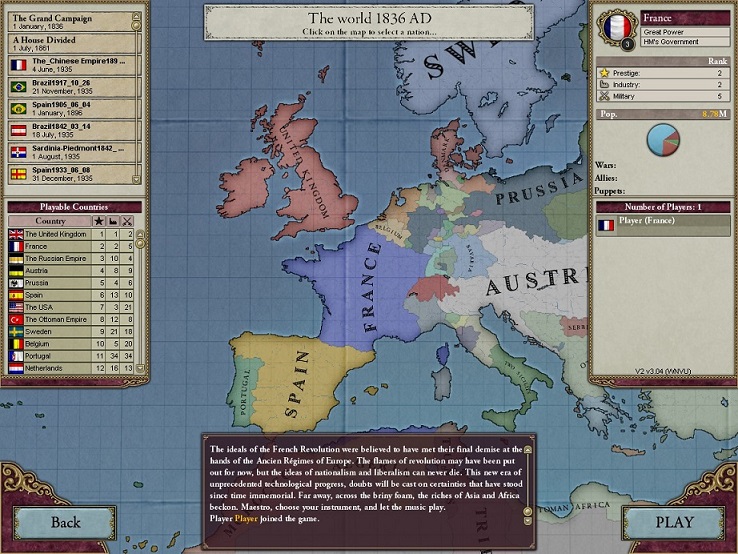Select the Player (France) entry in players list
The height and width of the screenshot is (554, 738).
(x=660, y=225)
